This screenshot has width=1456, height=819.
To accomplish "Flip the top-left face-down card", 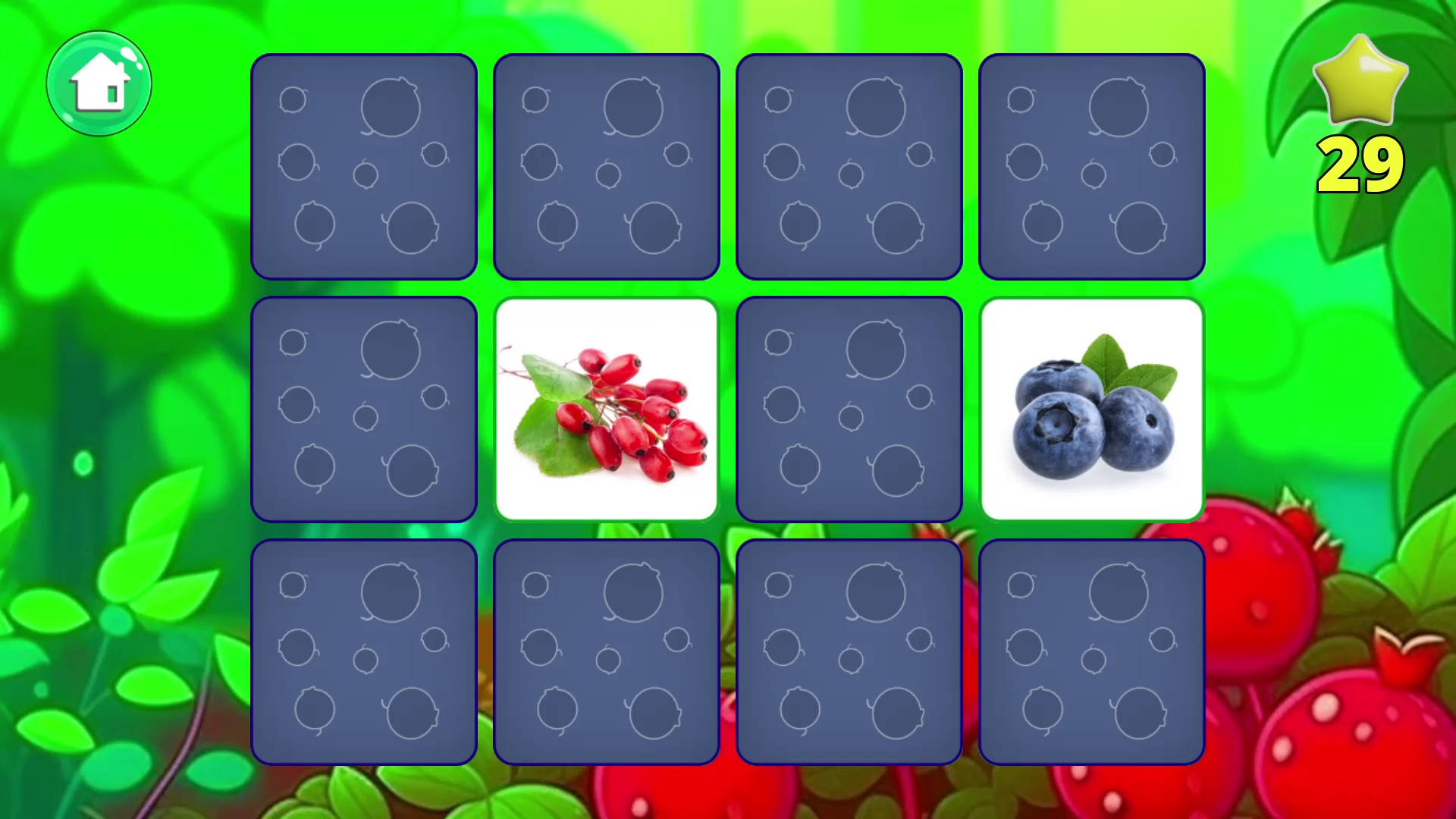I will [365, 165].
